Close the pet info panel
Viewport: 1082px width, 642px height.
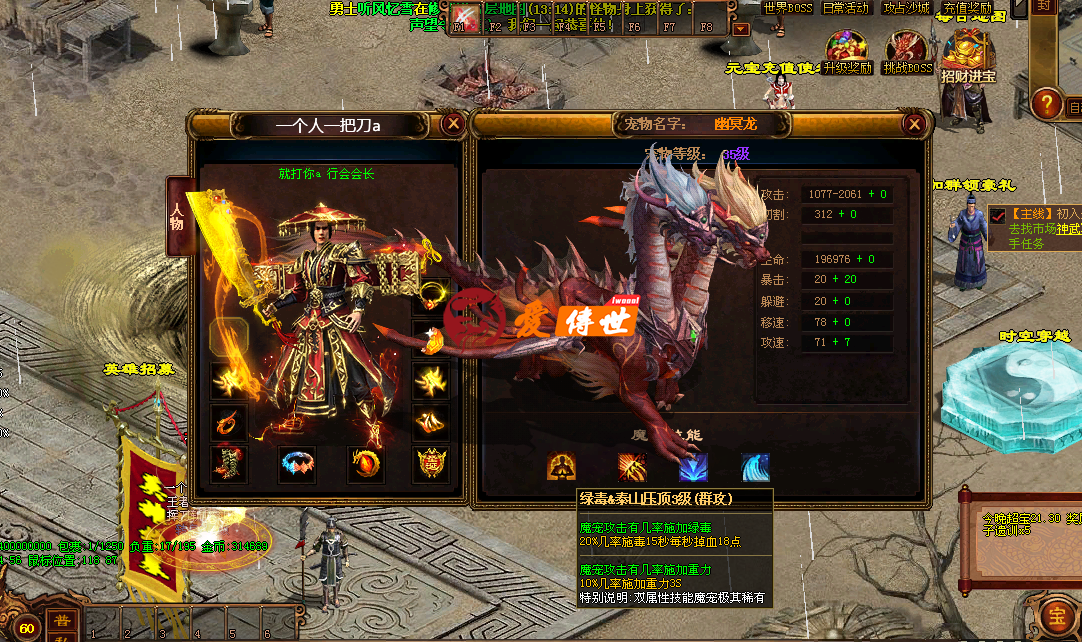914,124
